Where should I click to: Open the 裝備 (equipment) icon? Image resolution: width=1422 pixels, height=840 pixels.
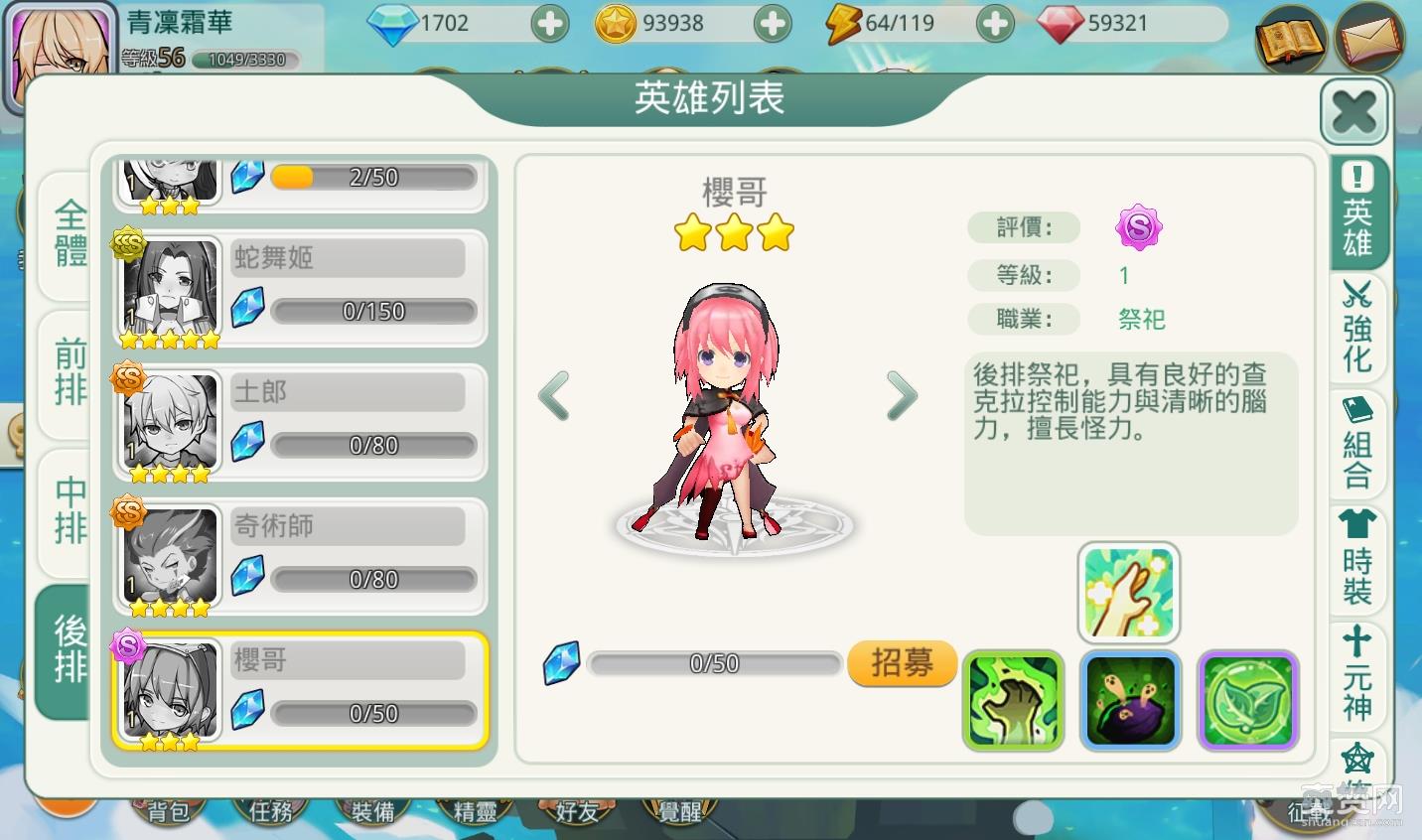pos(372,811)
